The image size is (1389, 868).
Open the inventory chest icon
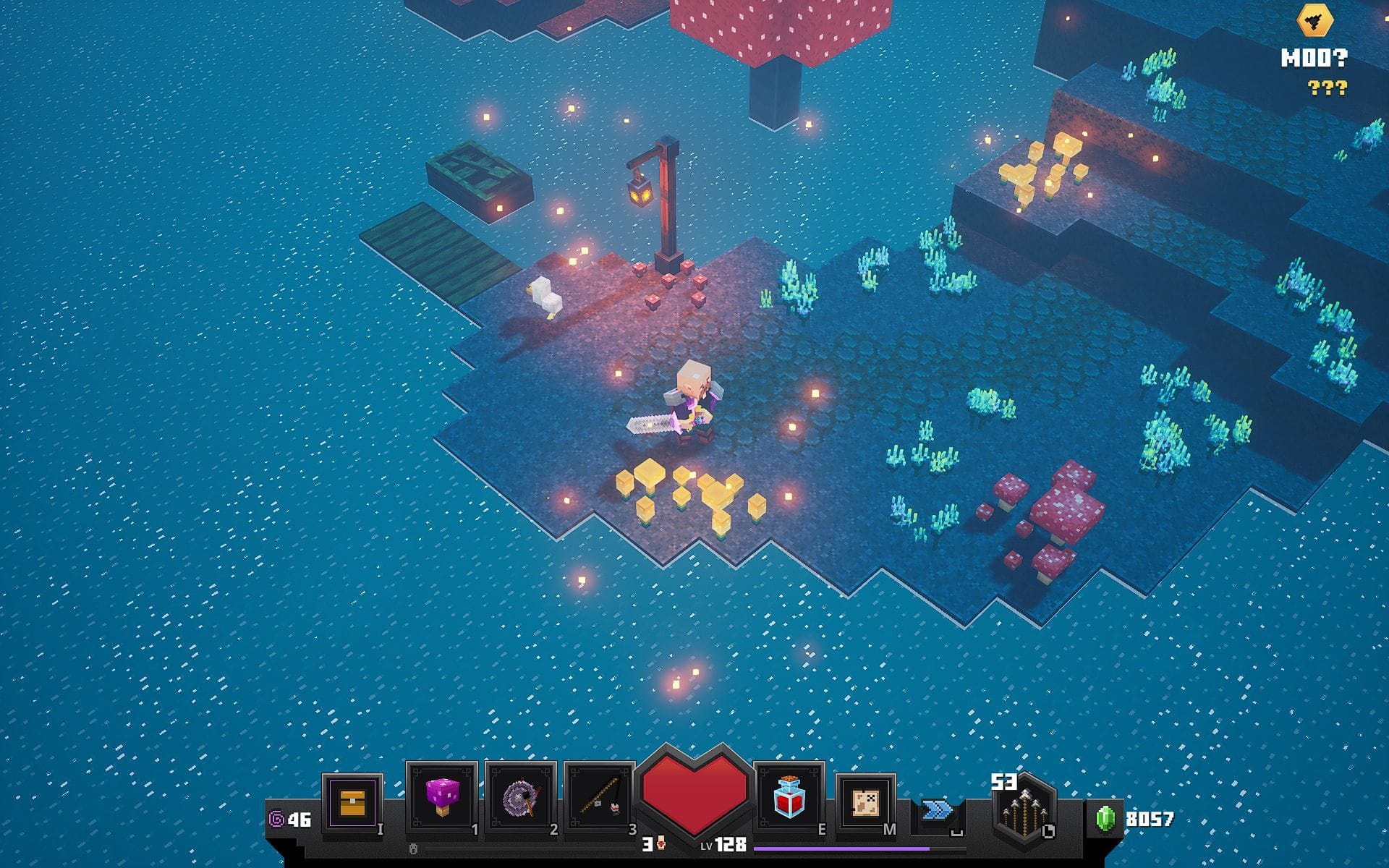[352, 803]
